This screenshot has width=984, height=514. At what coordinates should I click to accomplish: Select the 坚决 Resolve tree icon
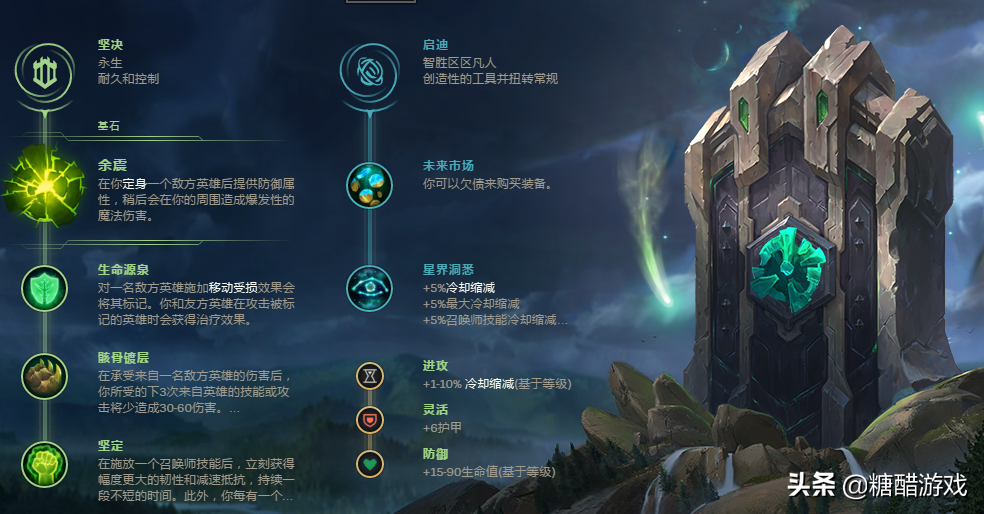[x=43, y=70]
